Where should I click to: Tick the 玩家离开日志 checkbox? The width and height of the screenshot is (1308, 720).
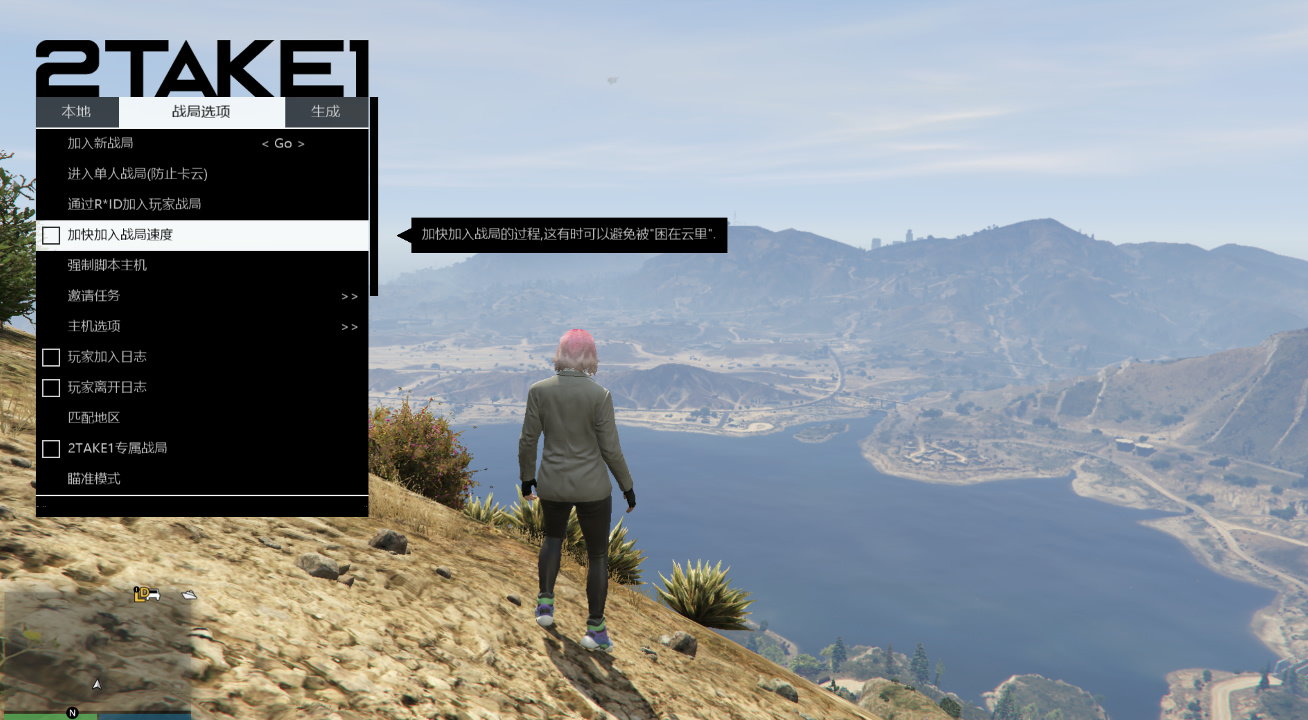coord(51,387)
